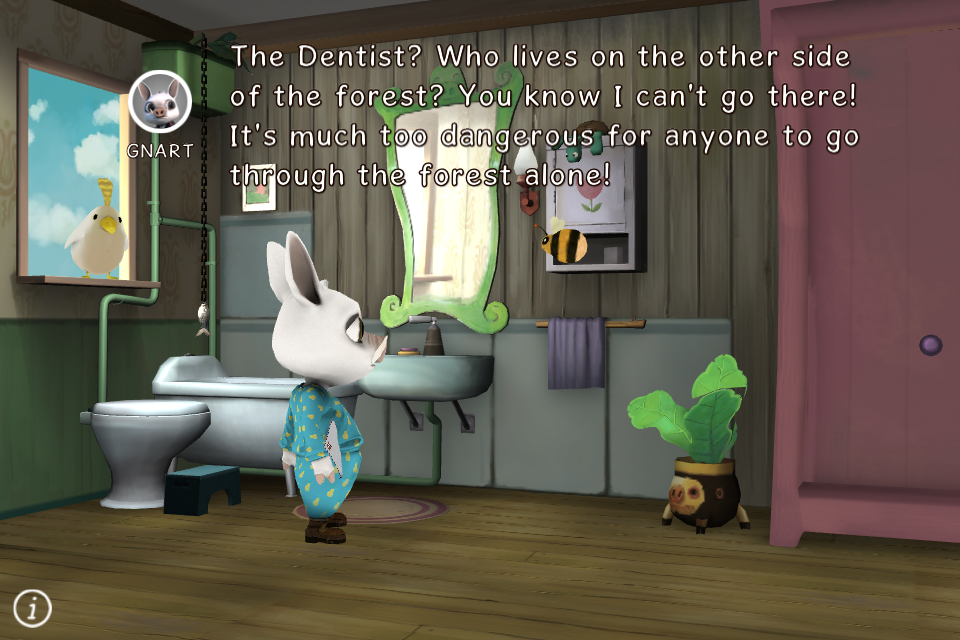Click Gnart's speaker portrait icon

[160, 103]
